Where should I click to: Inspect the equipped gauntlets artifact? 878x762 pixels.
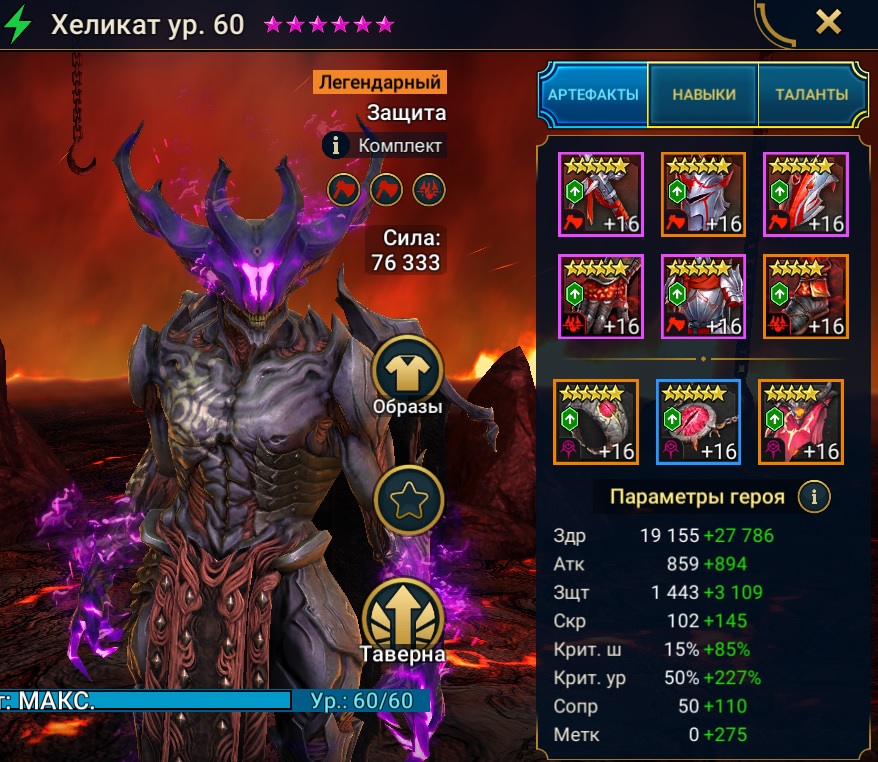click(x=600, y=296)
